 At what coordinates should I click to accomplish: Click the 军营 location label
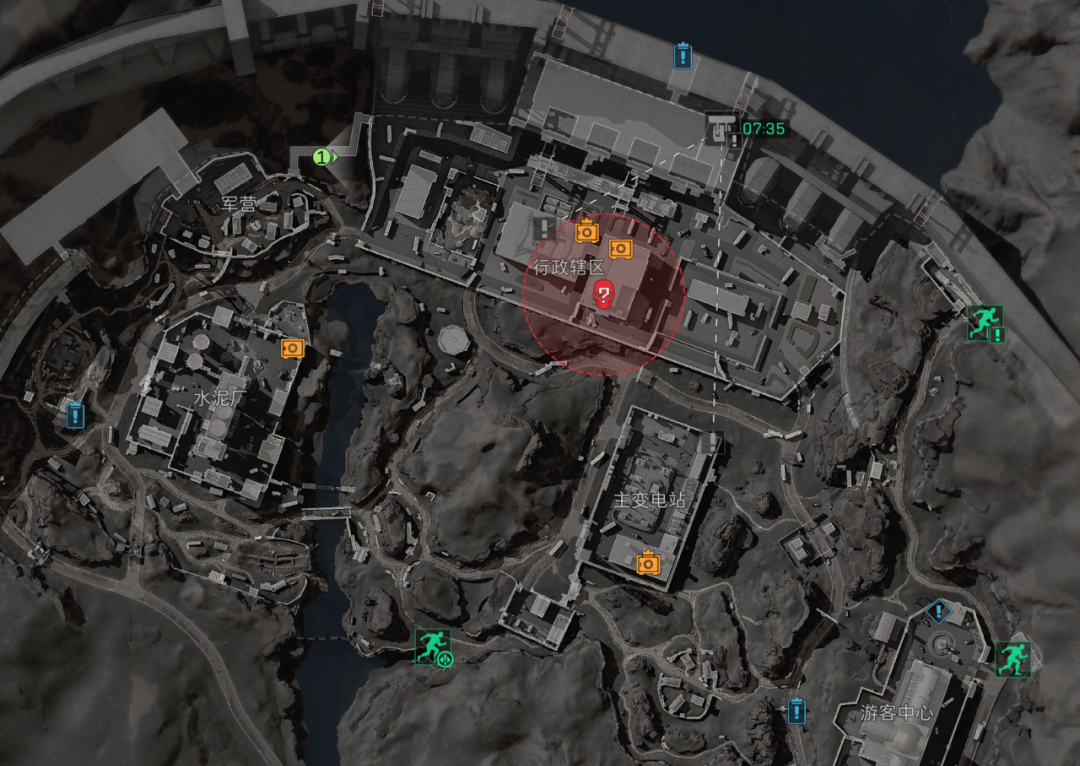click(239, 204)
